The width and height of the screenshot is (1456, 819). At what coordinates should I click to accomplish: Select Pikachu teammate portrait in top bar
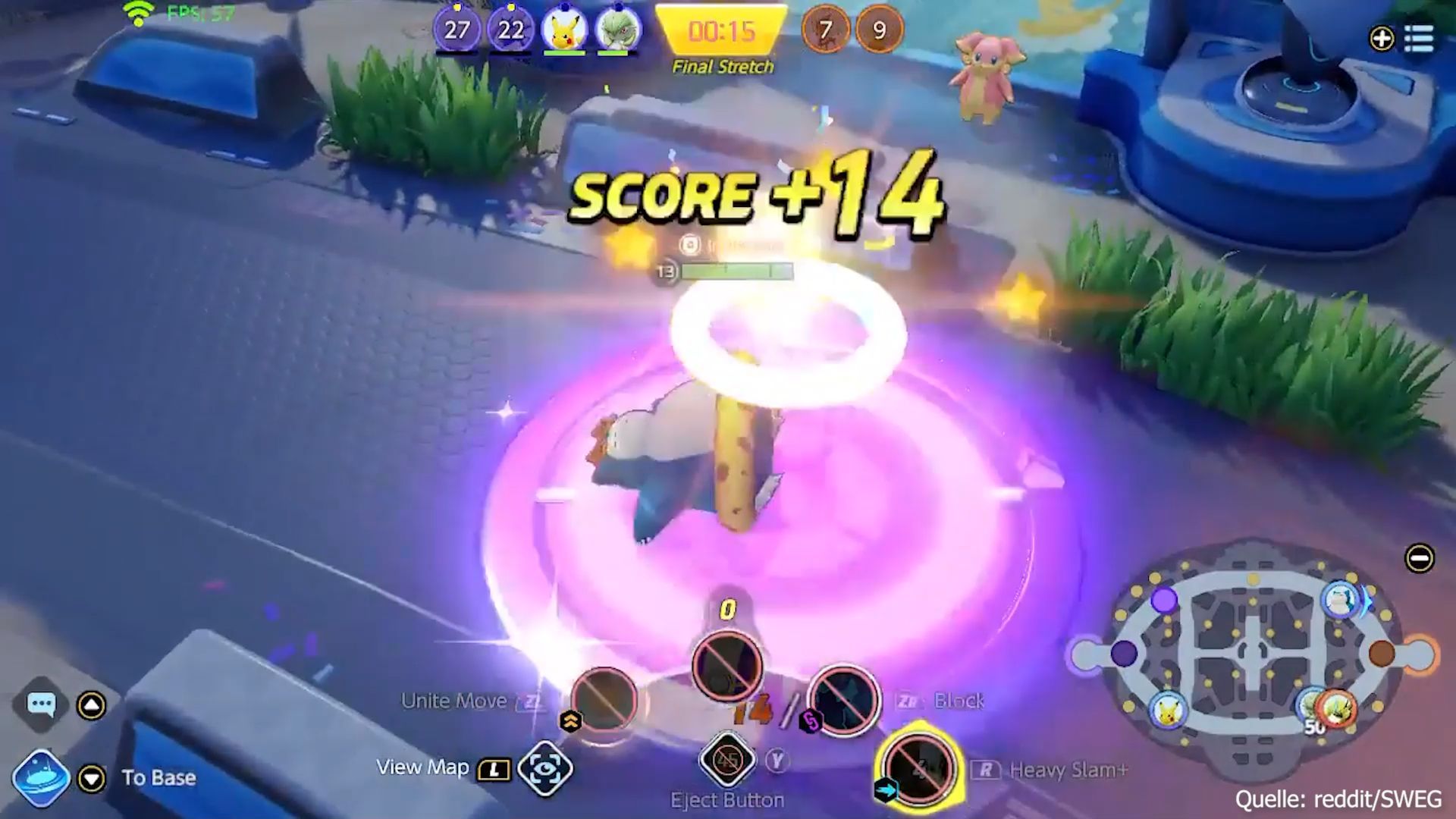coord(564,30)
